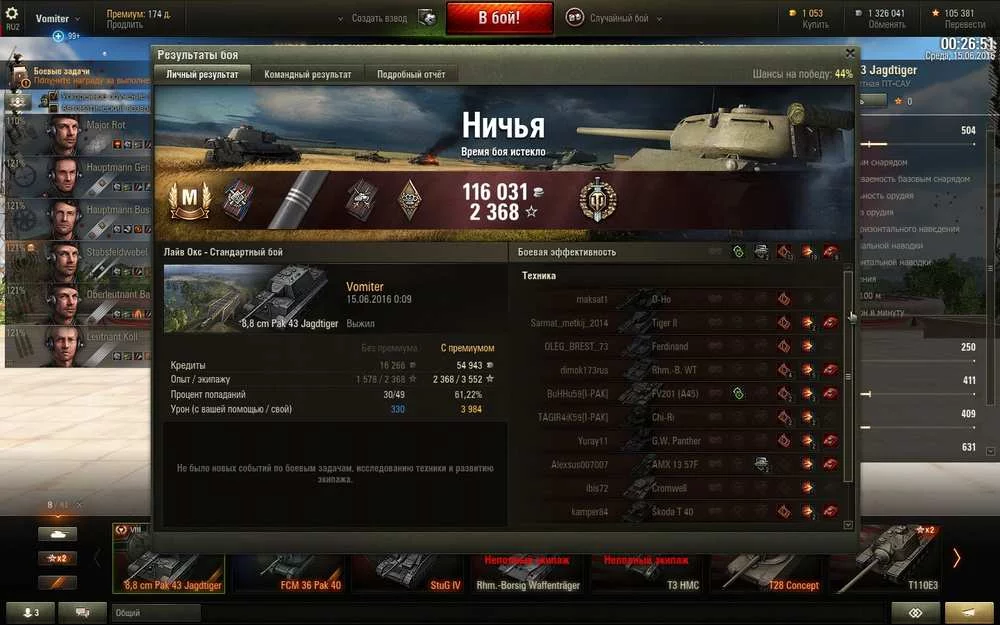Screen dimensions: 1000x625
Task: Exchange credits via the Обменять button
Action: coord(886,25)
